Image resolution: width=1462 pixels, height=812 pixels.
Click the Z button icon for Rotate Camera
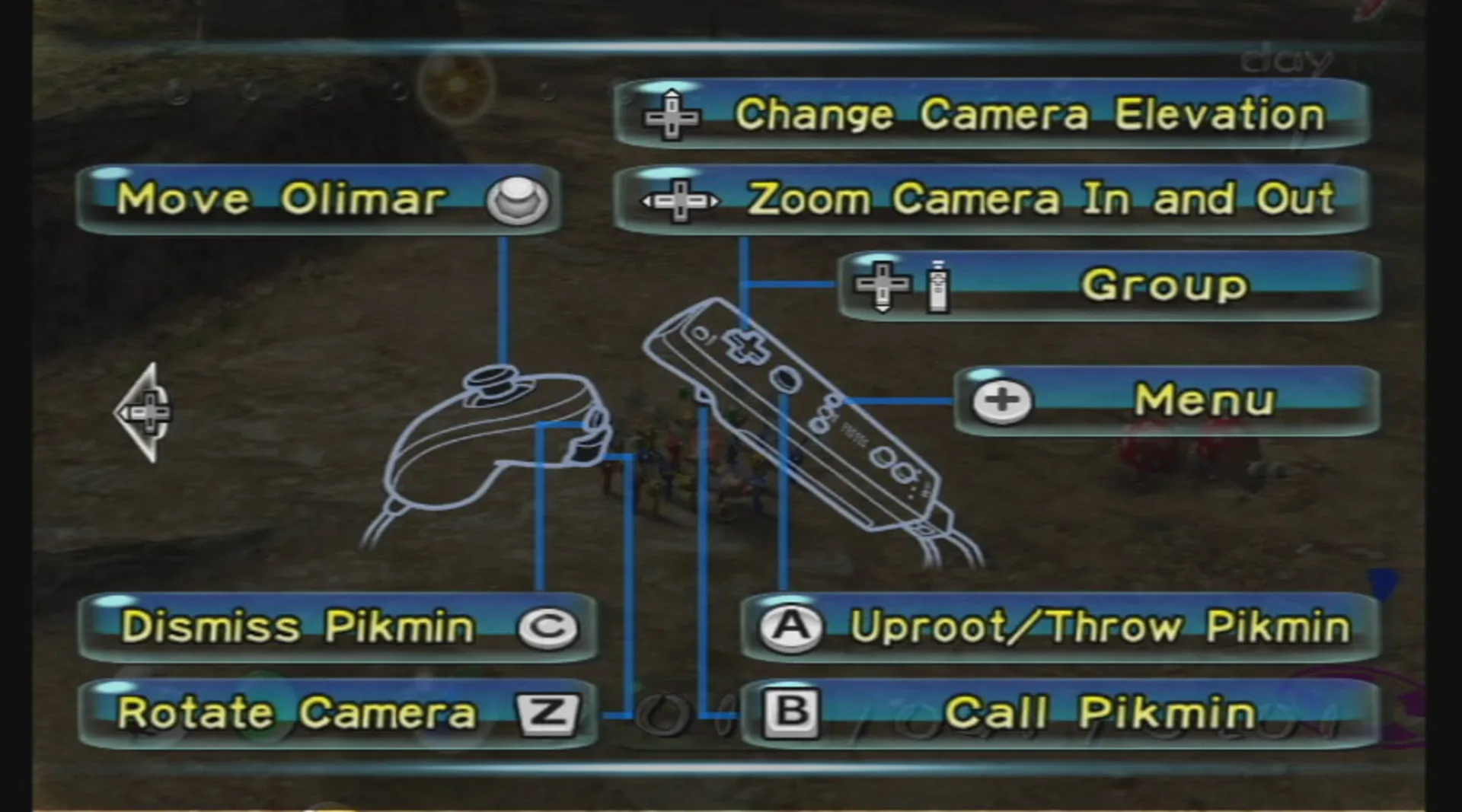550,712
